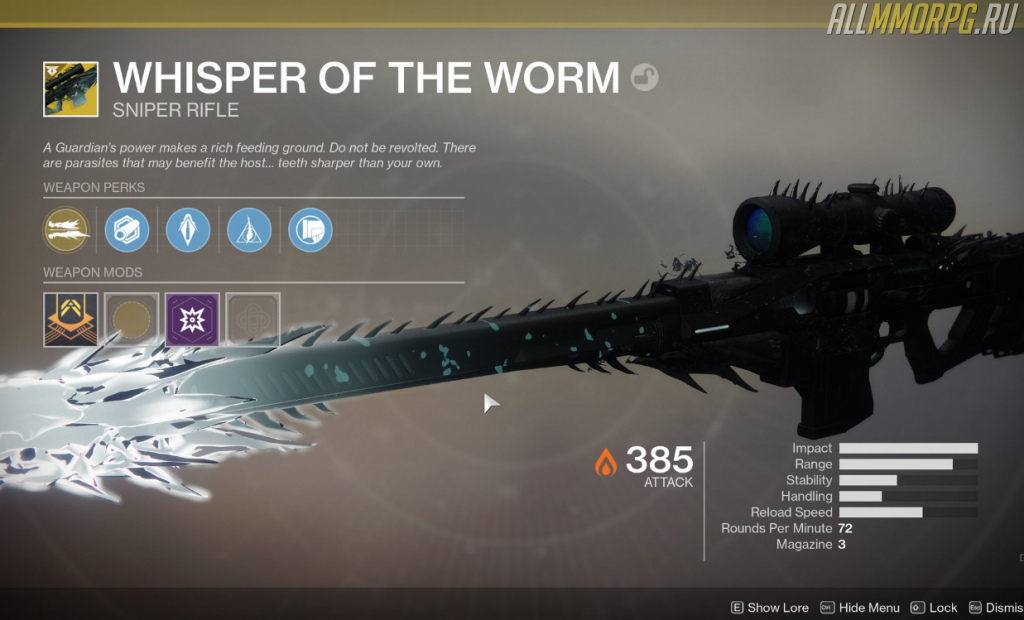1024x620 pixels.
Task: Select the golden Whispered Breathing exotic perk
Action: click(66, 230)
